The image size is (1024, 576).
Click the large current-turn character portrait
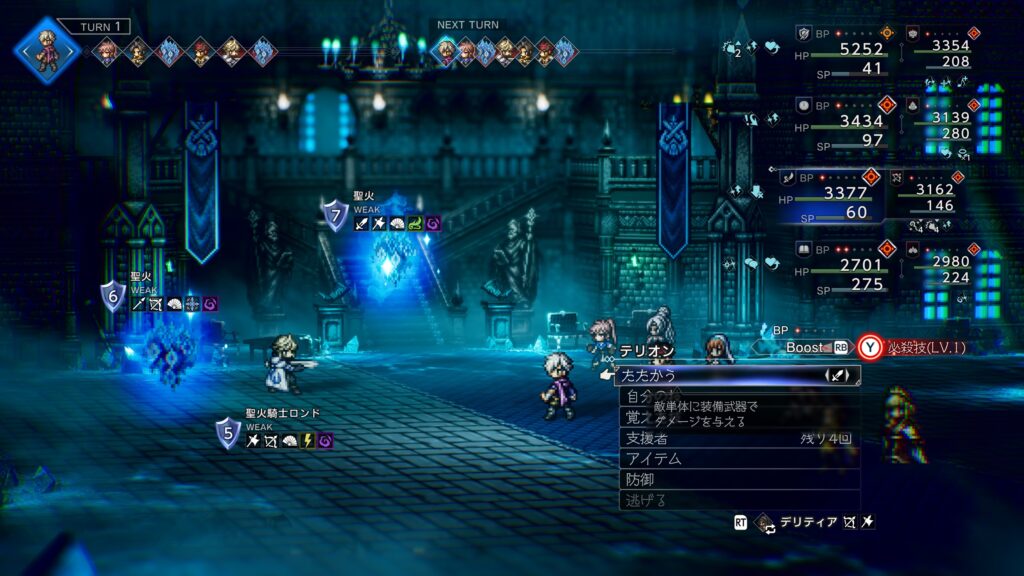46,48
